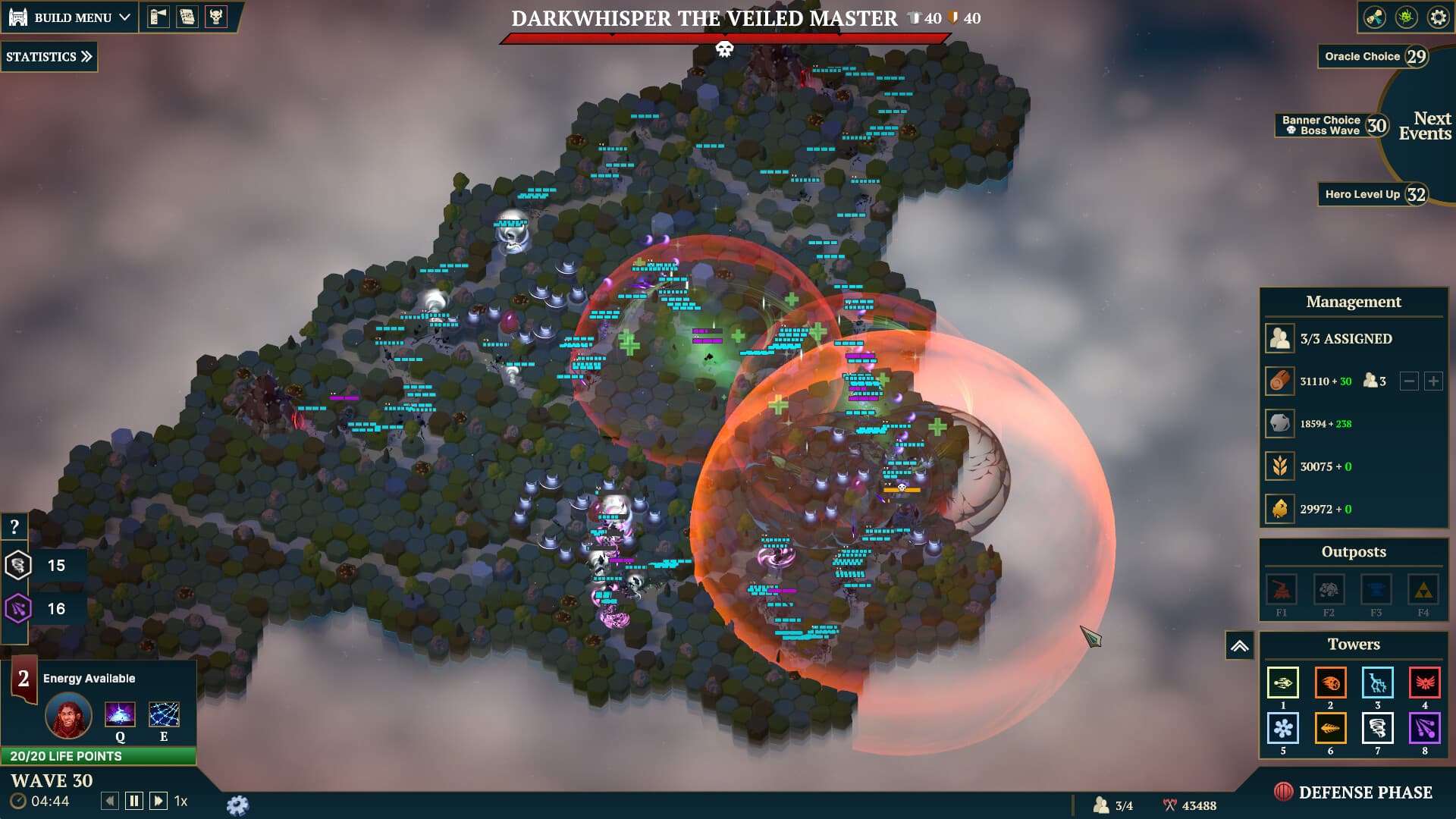Expand the Build Menu dropdown chevron
The image size is (1456, 819).
point(124,17)
